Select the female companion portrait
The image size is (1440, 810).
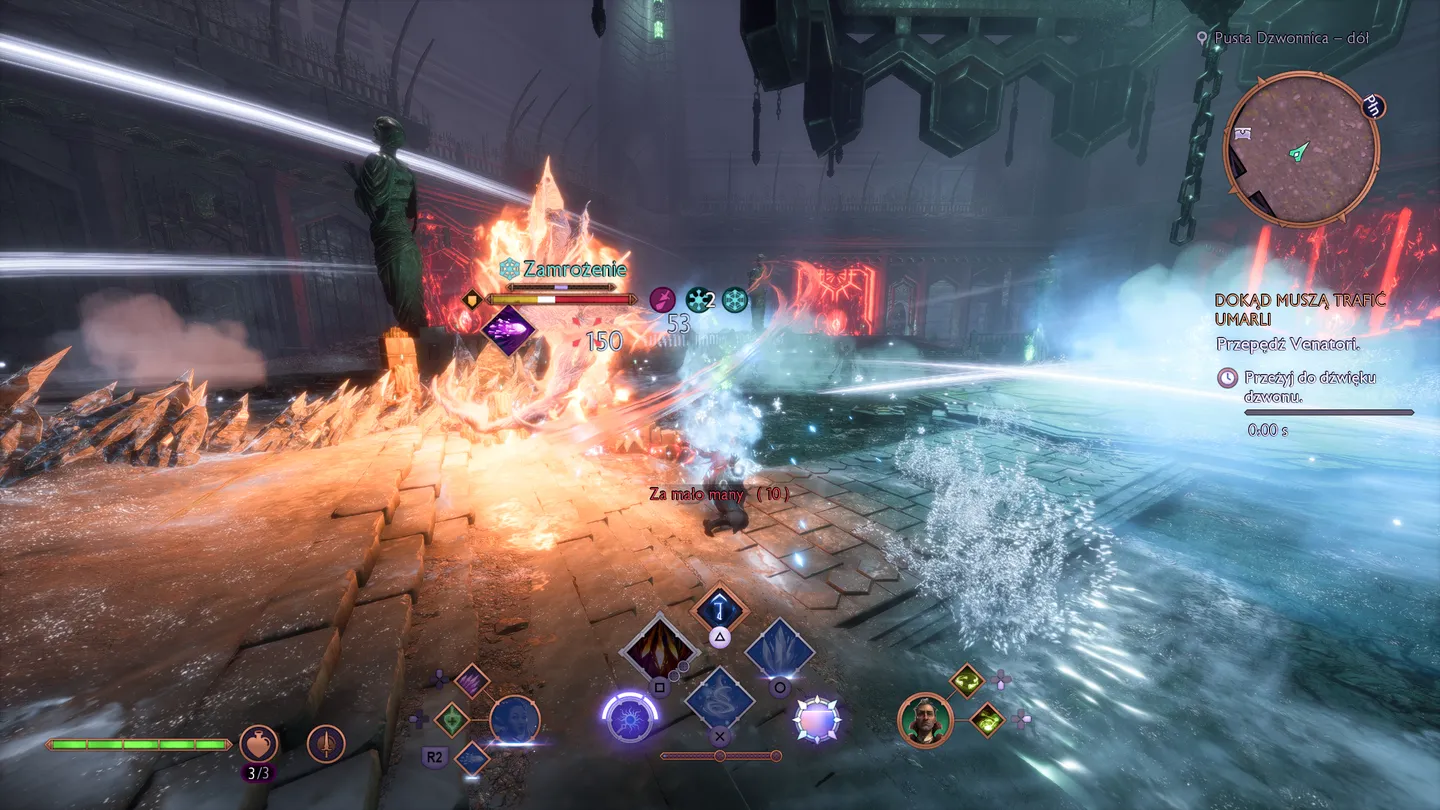click(x=515, y=721)
